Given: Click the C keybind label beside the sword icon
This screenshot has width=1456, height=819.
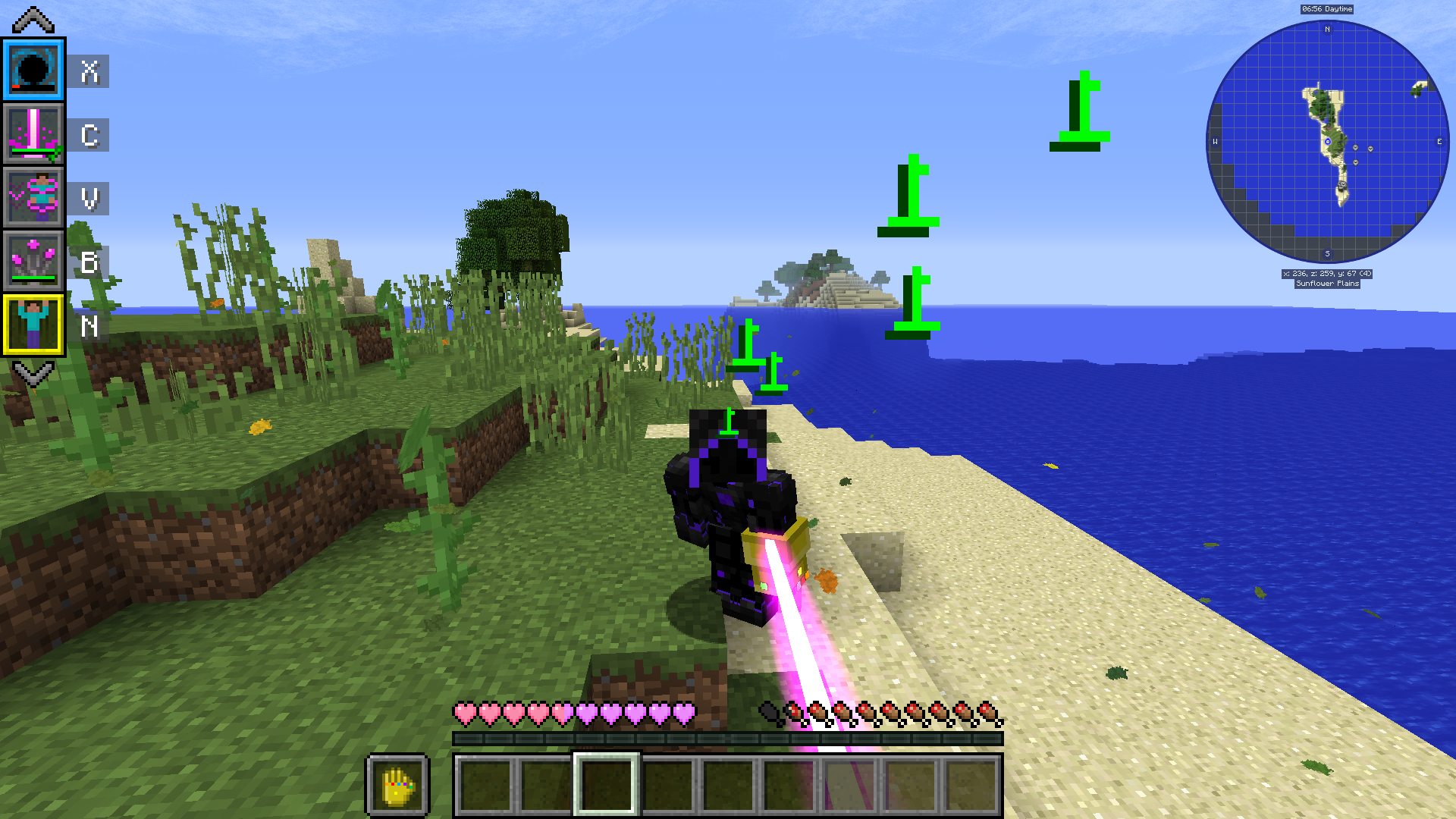Looking at the screenshot, I should pyautogui.click(x=89, y=135).
